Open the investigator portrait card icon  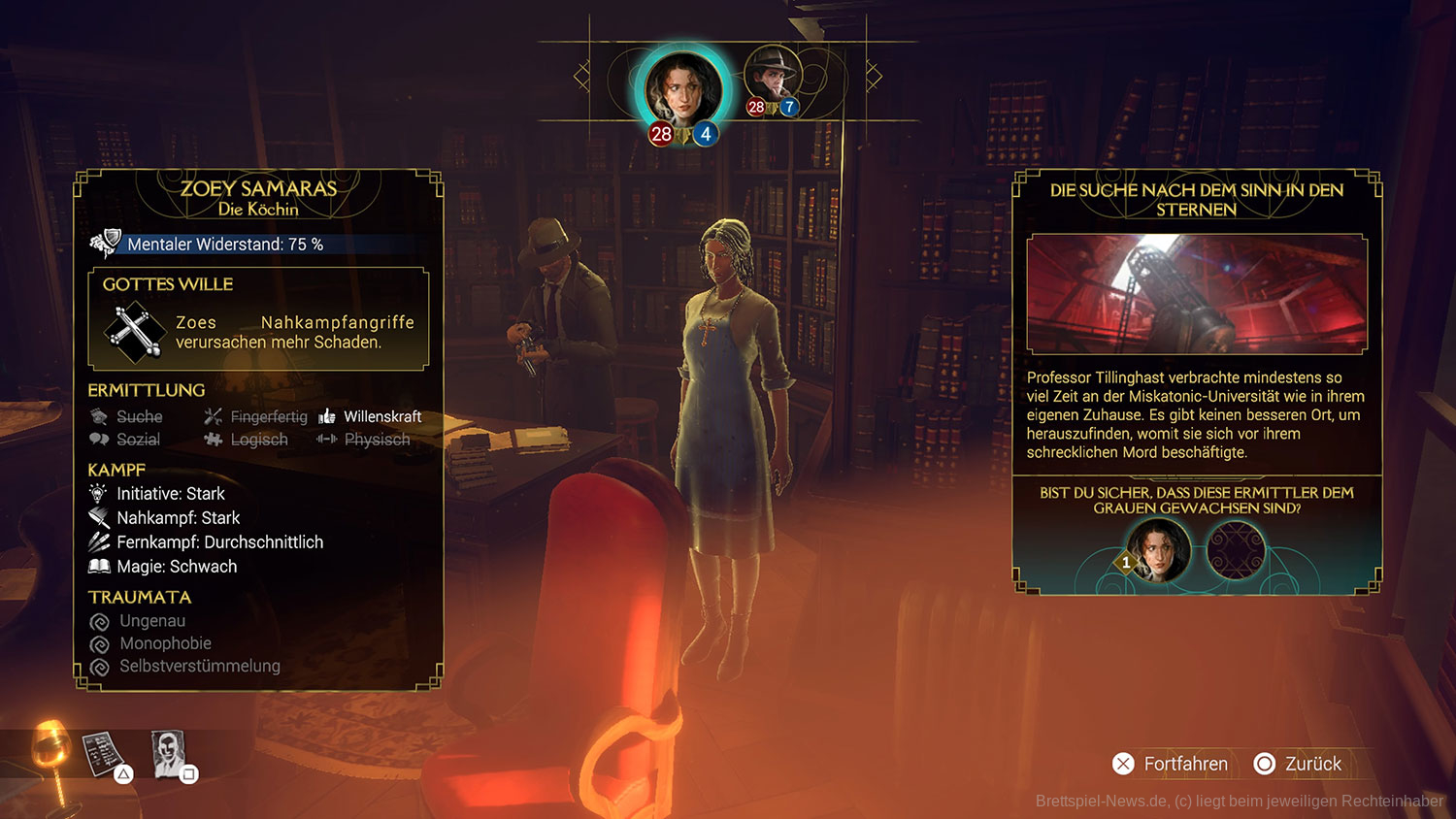169,752
